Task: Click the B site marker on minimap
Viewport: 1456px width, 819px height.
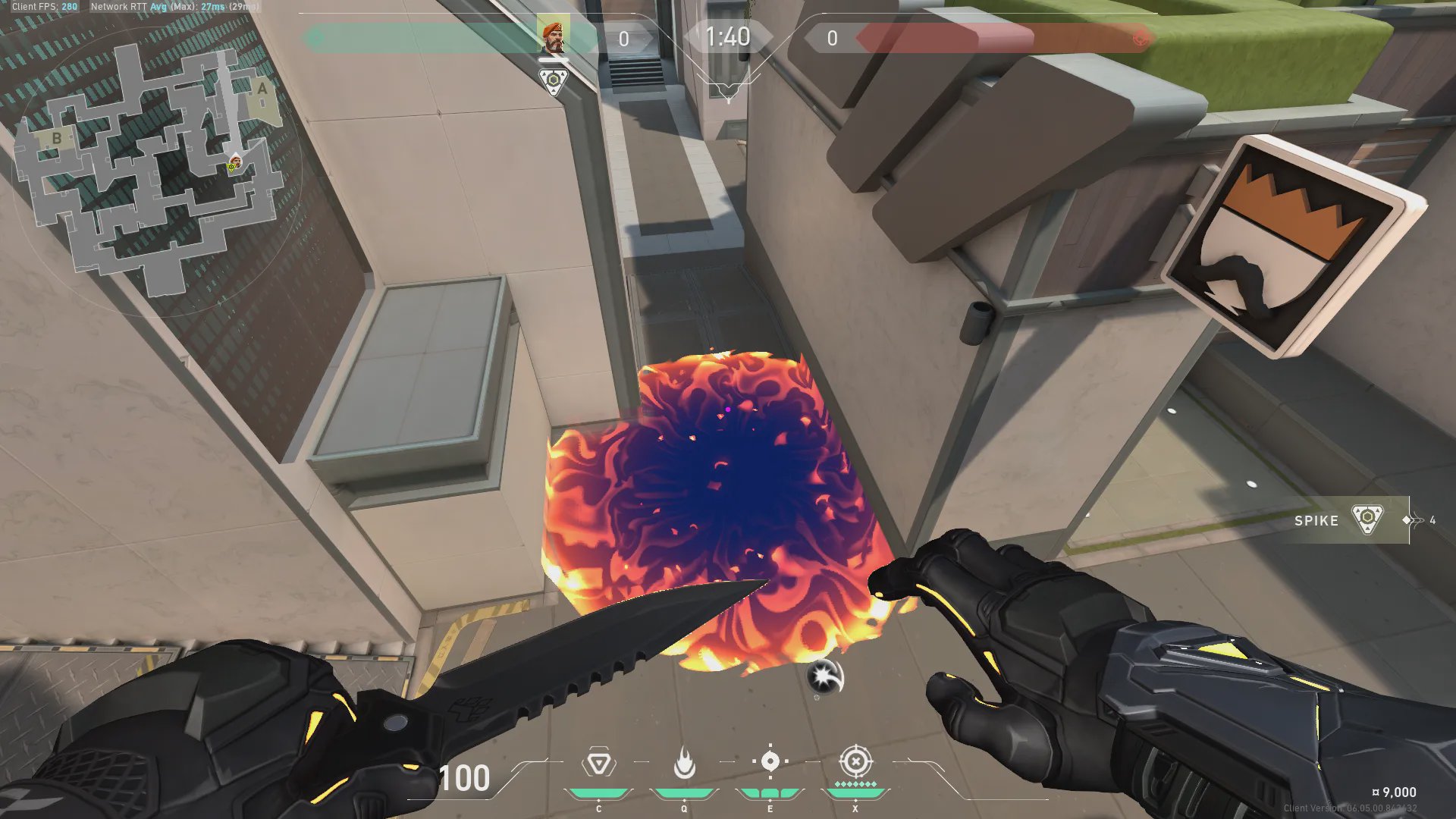Action: (x=56, y=138)
